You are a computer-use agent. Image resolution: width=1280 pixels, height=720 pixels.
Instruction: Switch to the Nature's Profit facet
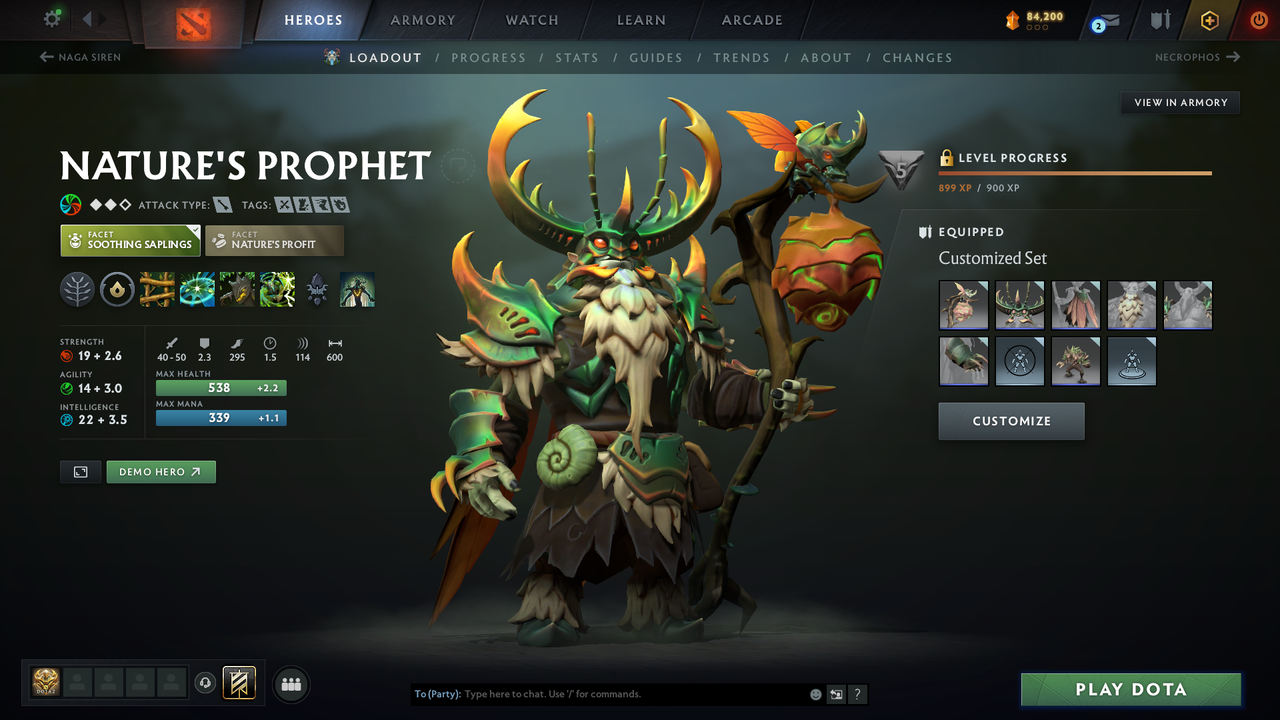click(x=274, y=240)
